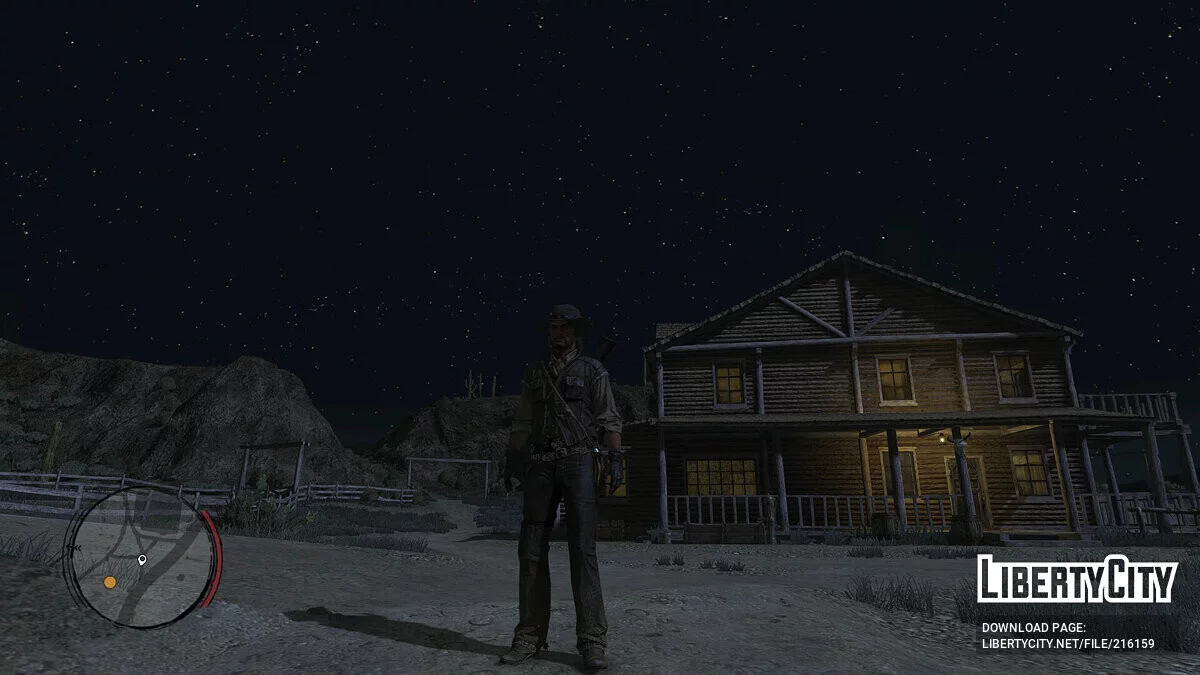This screenshot has height=675, width=1200.
Task: Select the orange dot marker on minimap
Action: click(x=110, y=582)
